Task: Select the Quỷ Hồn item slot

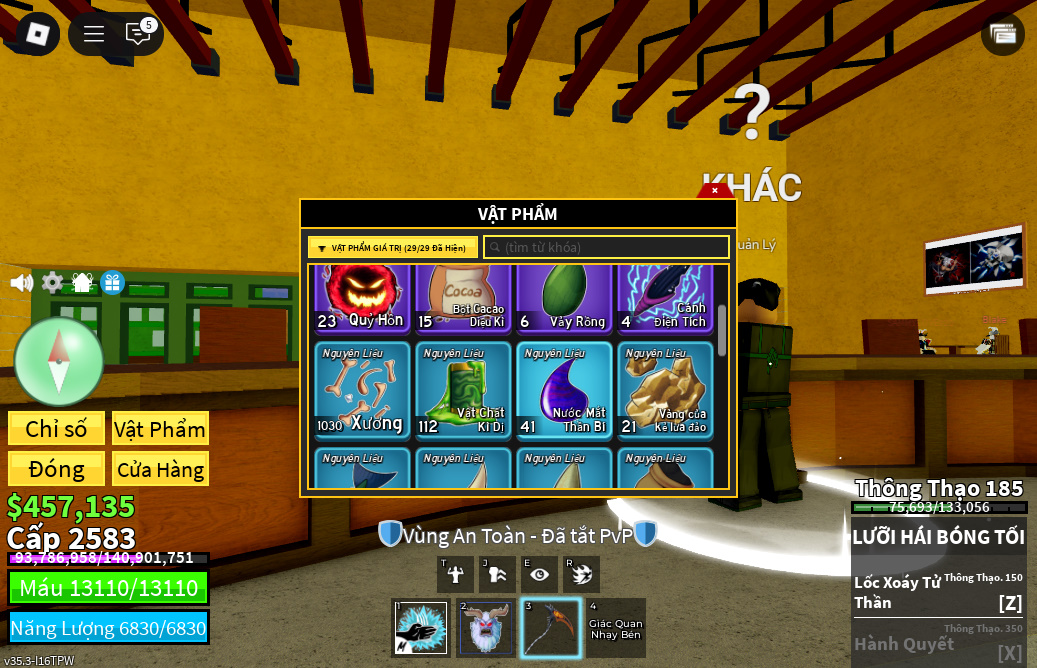Action: click(x=362, y=299)
